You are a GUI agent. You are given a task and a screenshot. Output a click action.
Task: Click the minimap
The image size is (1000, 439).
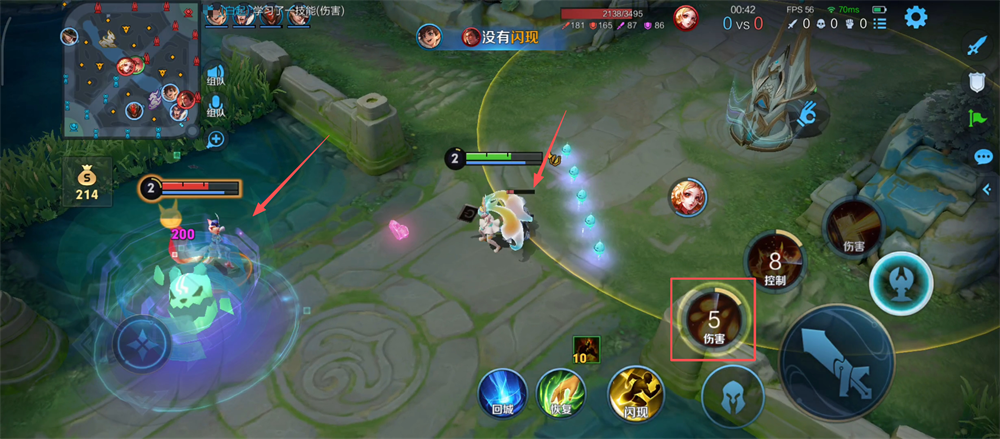pyautogui.click(x=130, y=69)
